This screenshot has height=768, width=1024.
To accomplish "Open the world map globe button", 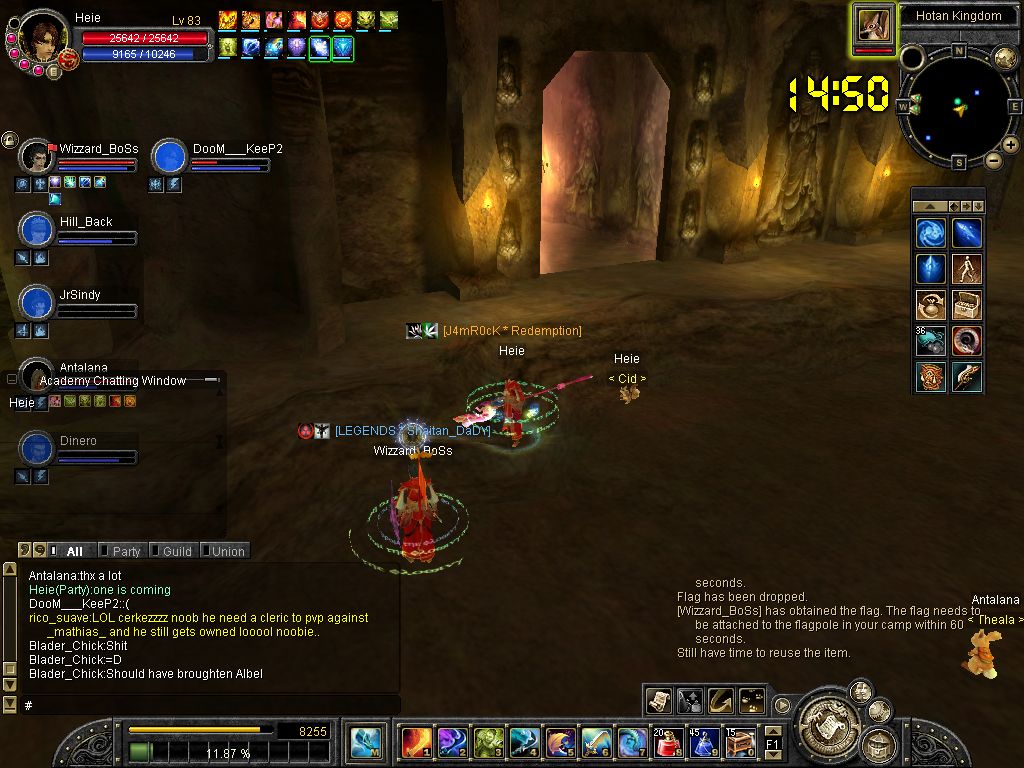I will click(x=1005, y=58).
